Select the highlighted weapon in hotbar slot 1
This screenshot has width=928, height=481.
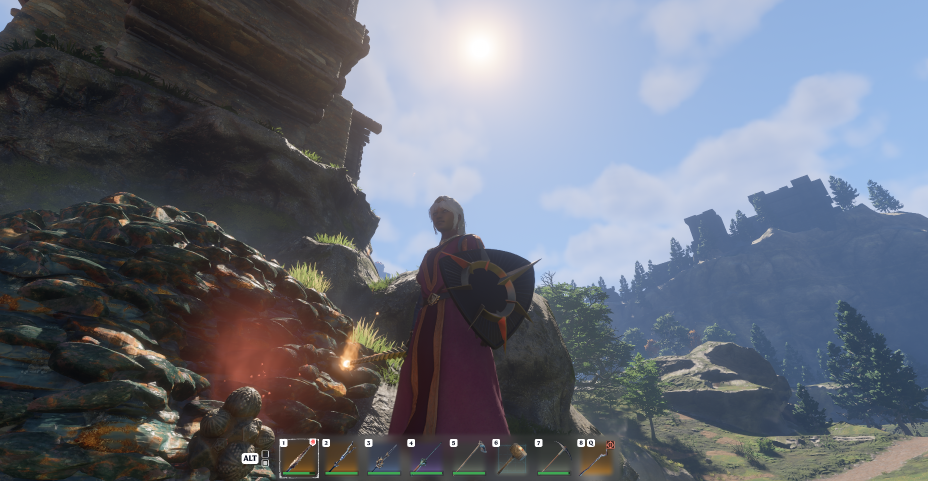pyautogui.click(x=299, y=458)
